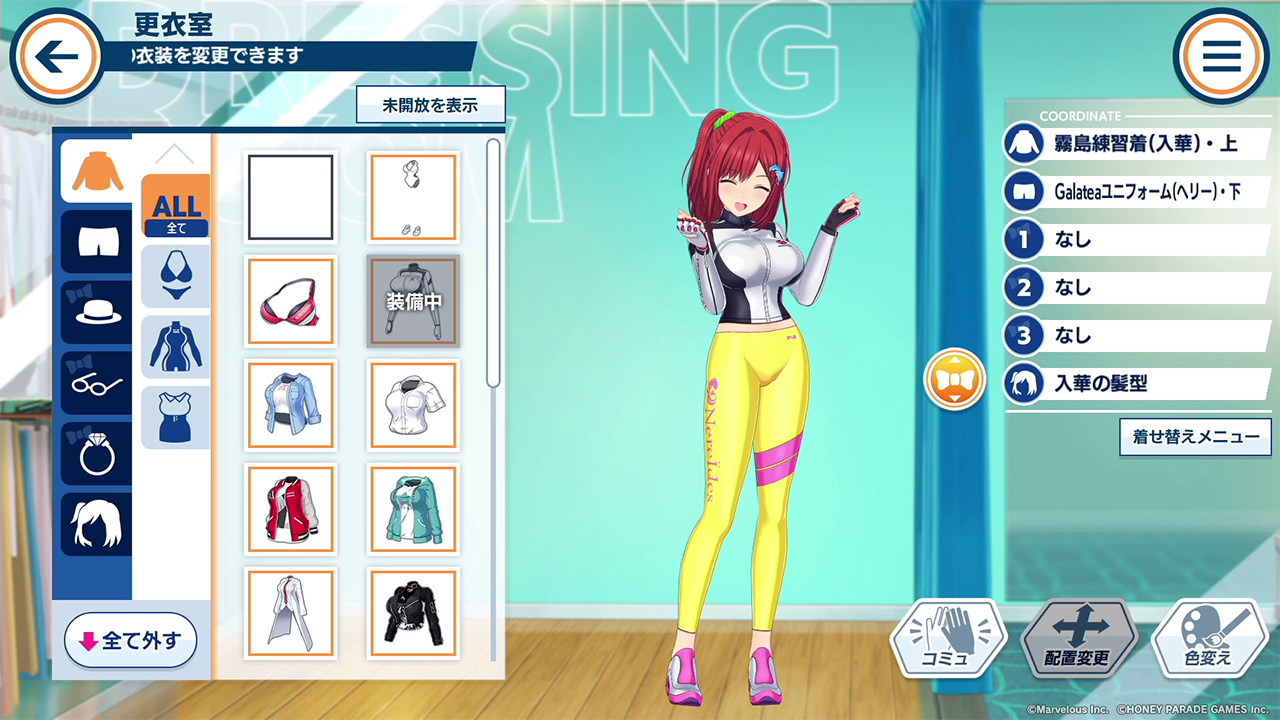Select the 入華の髪型 coordinate row

(1140, 383)
